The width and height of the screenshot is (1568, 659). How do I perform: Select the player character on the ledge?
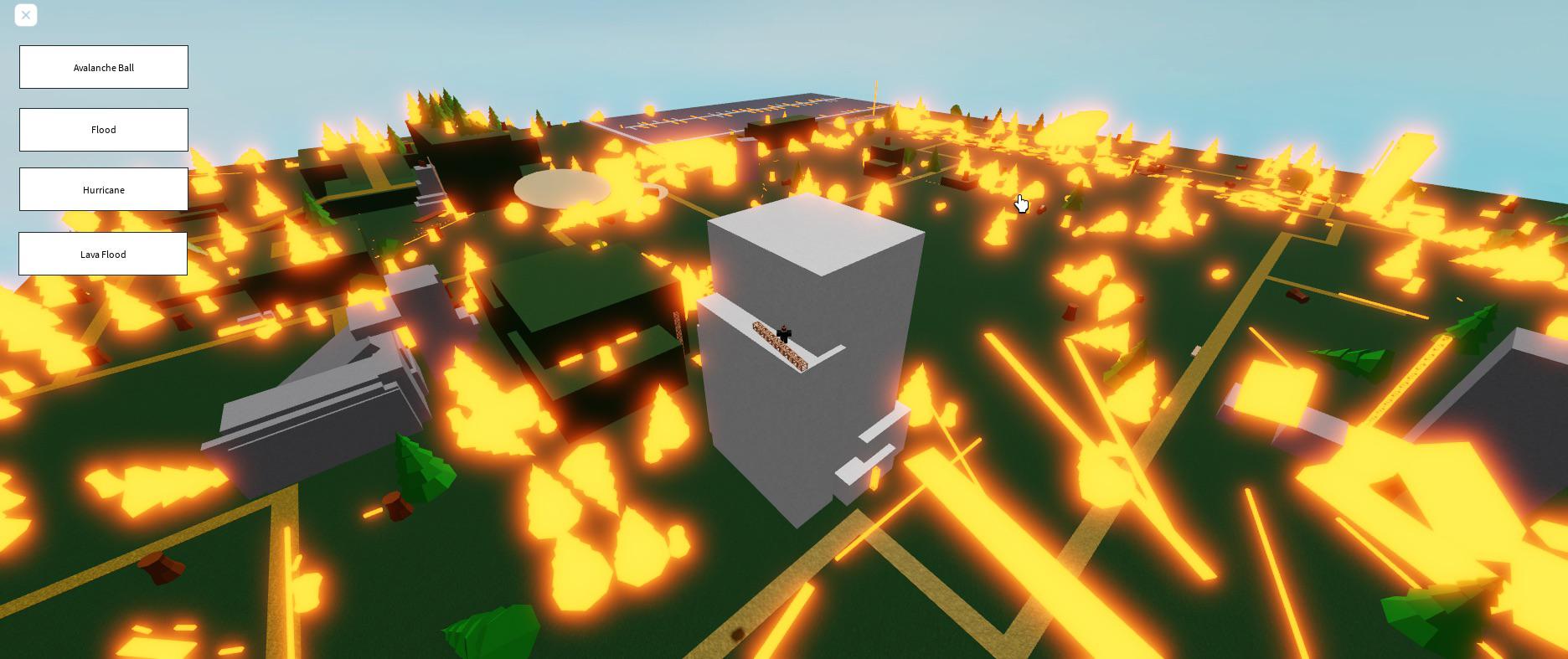(782, 332)
